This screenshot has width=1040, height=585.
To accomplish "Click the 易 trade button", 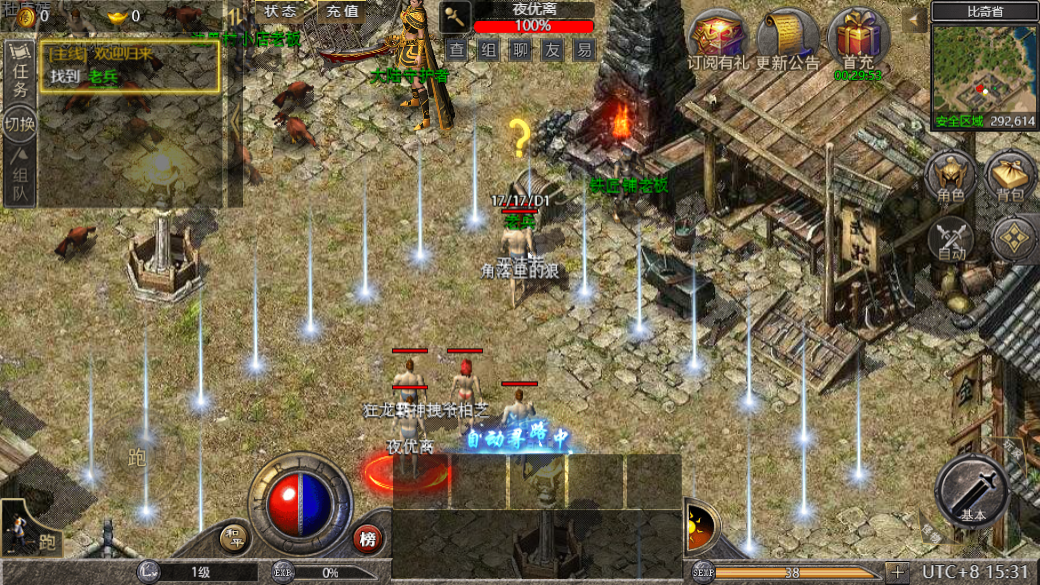I will 585,49.
